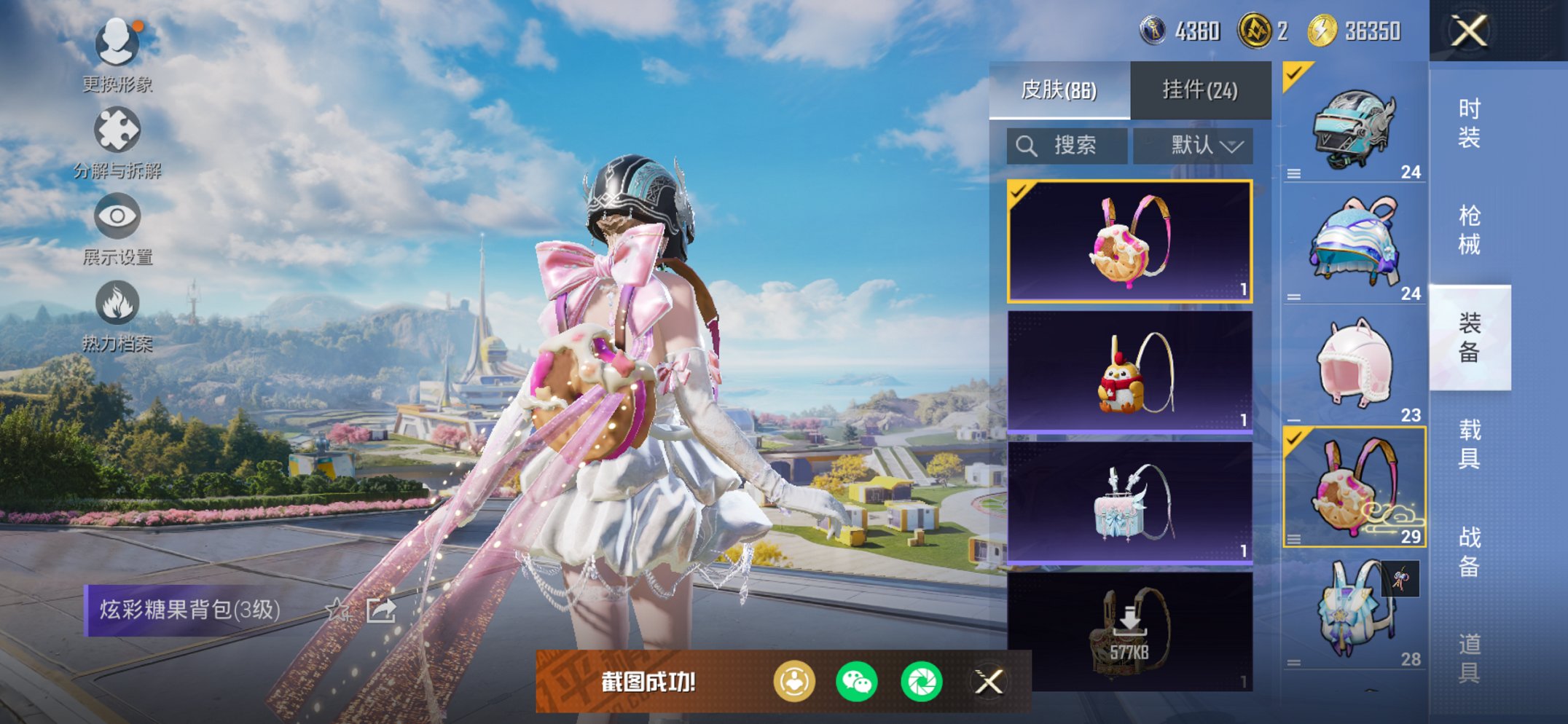Select the teal winged helmet slot
Screen dimensions: 1568x724
tap(1354, 125)
